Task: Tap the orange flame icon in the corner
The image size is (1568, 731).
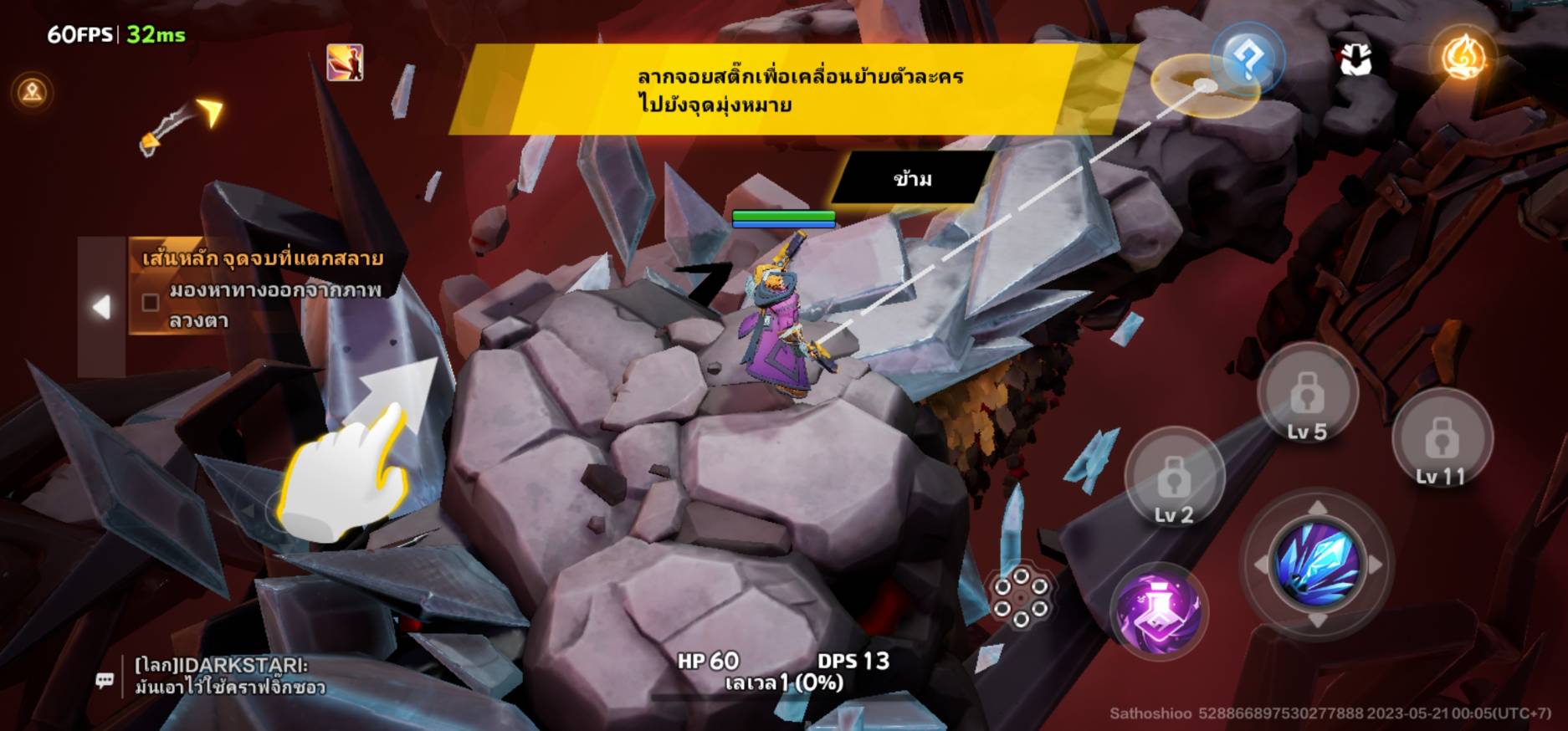Action: (1463, 58)
